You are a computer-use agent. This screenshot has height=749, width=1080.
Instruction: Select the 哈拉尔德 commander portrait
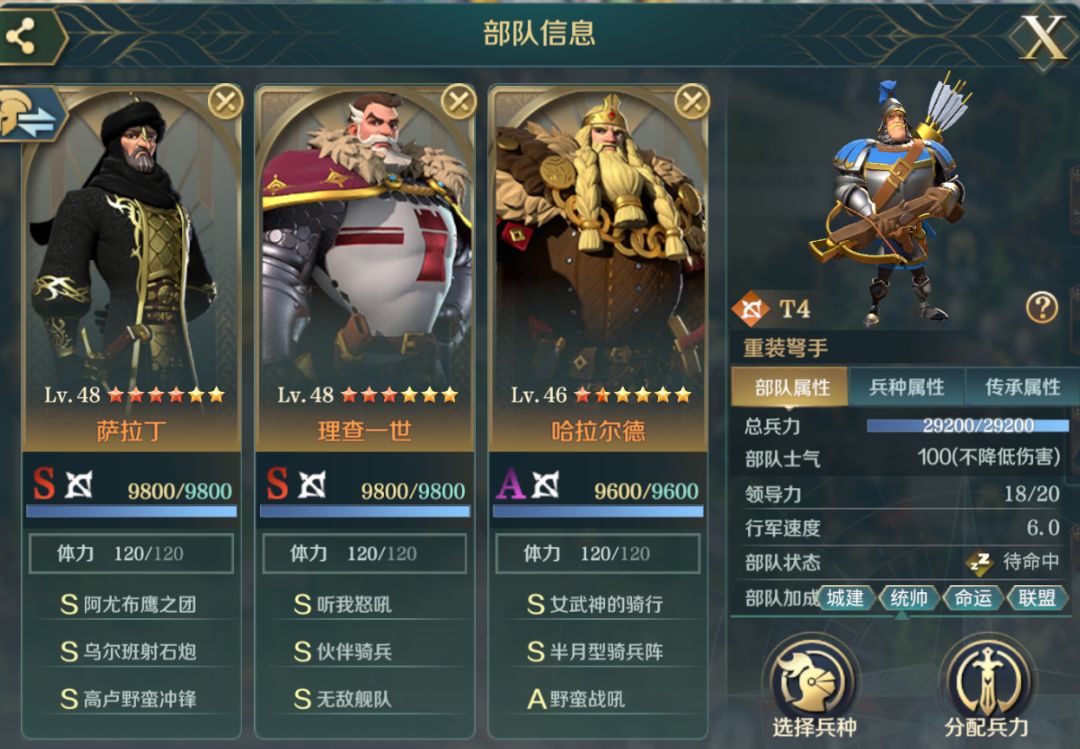[x=598, y=240]
